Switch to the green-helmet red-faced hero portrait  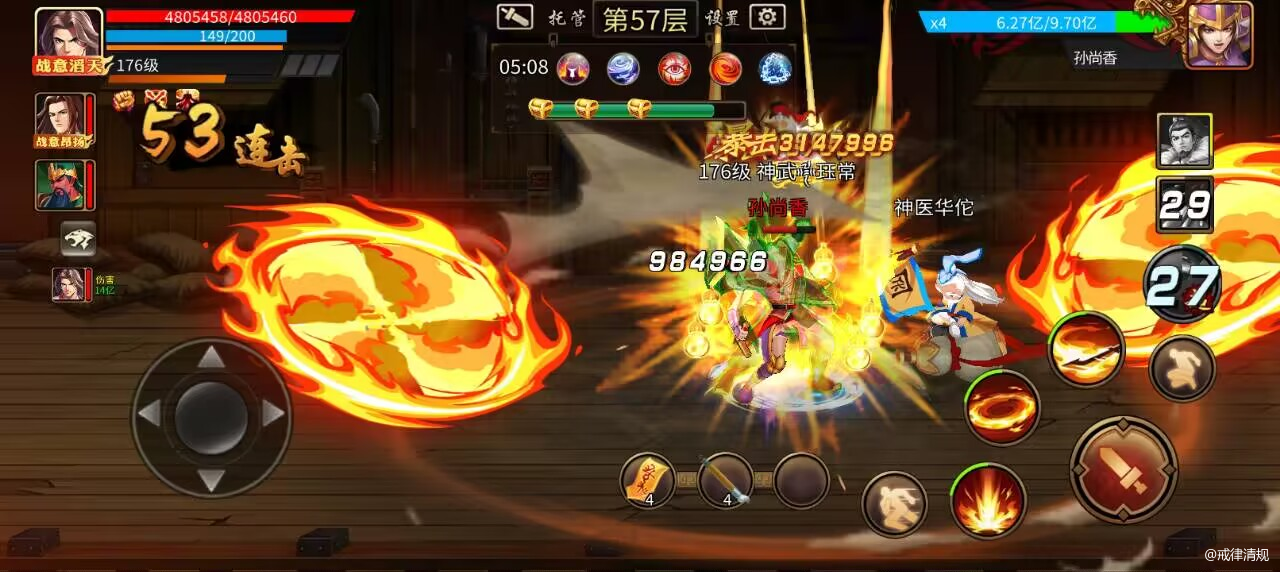65,186
